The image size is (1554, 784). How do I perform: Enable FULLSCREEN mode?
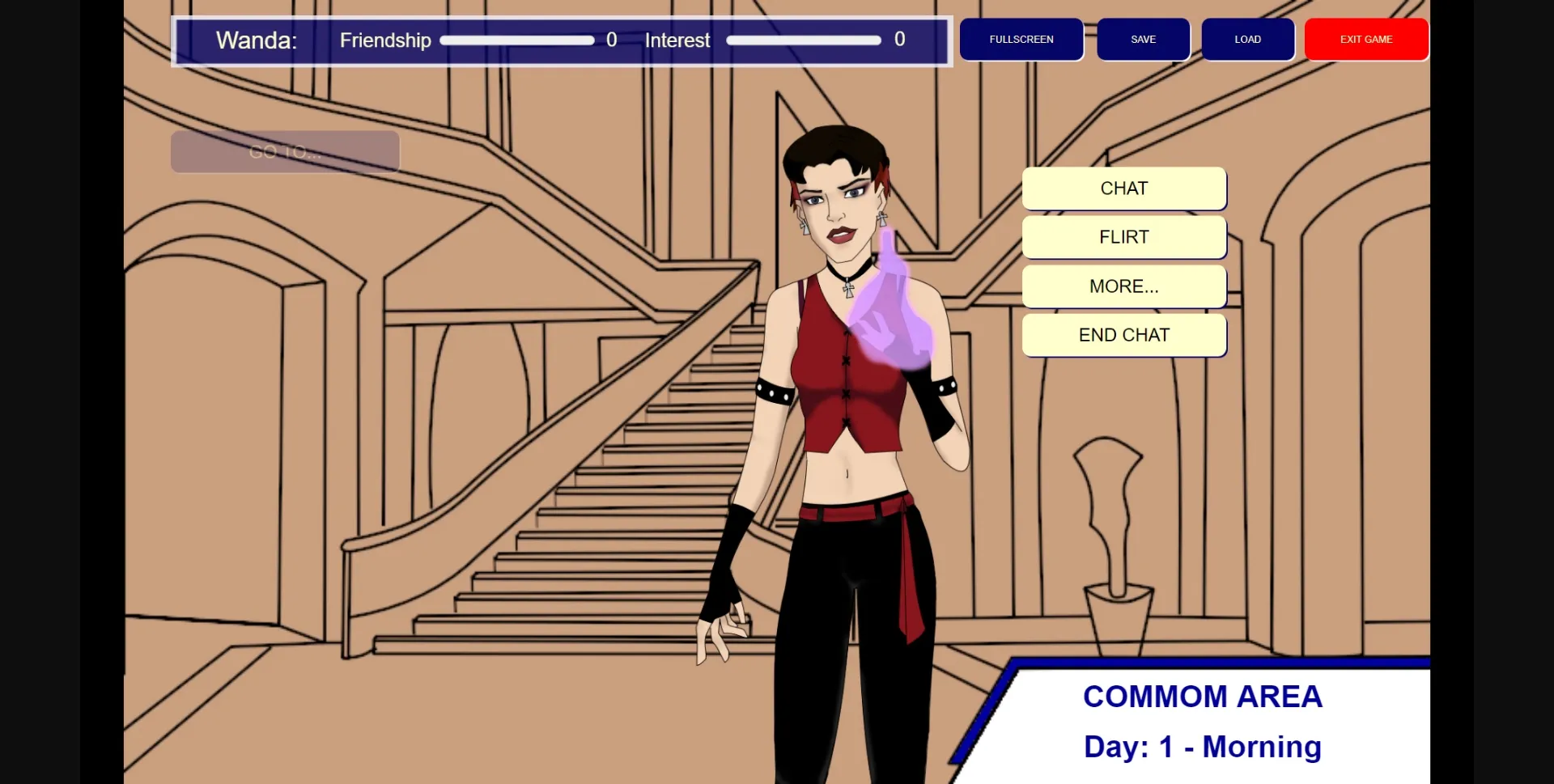click(1021, 39)
